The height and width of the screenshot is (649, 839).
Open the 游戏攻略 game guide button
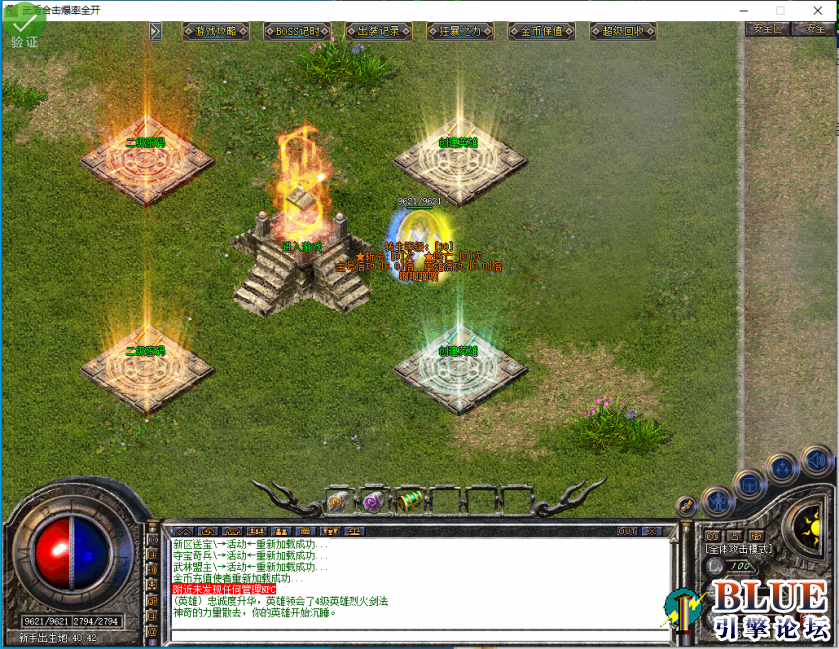pos(215,31)
